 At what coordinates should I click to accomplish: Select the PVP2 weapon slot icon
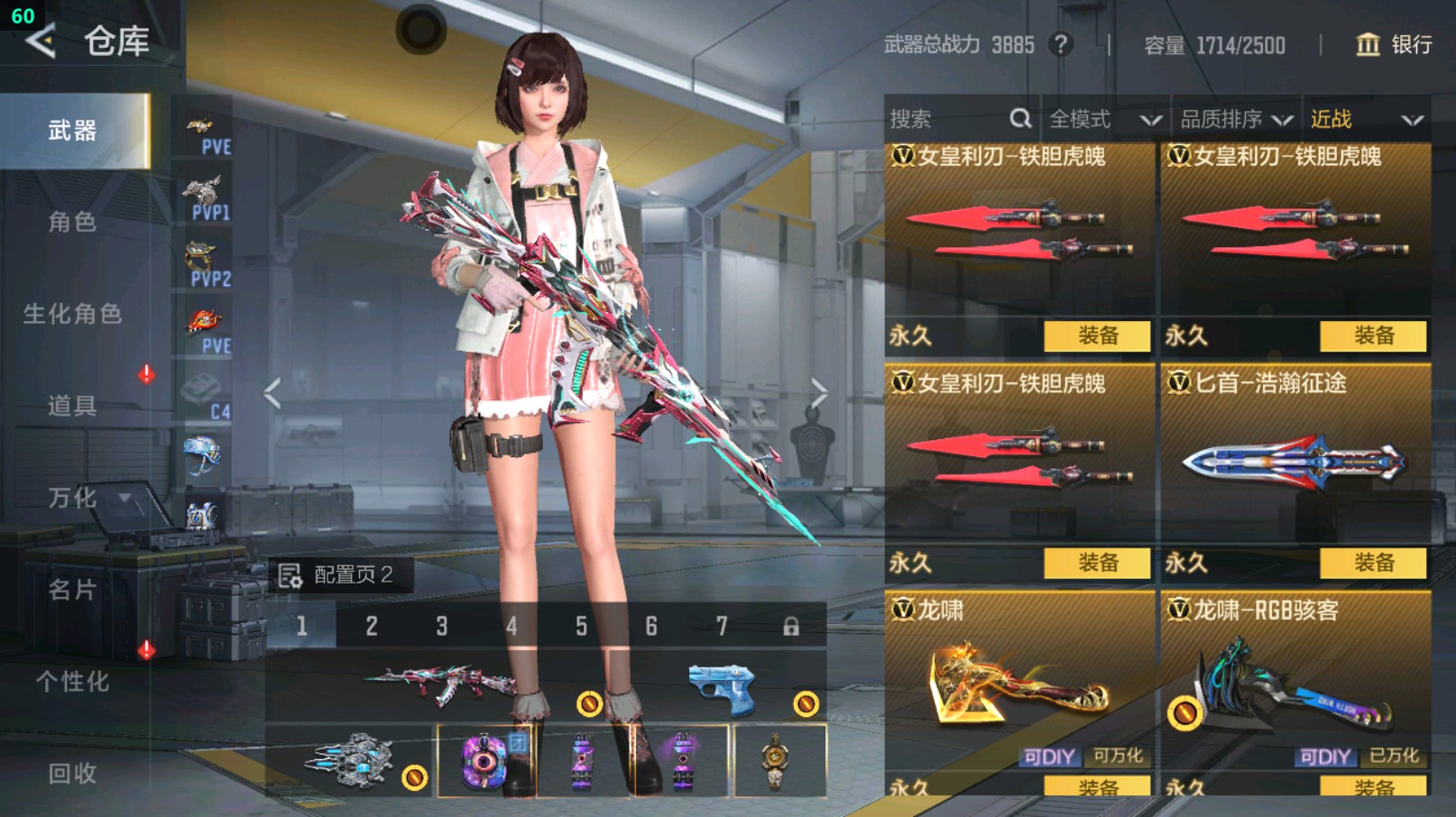click(206, 256)
